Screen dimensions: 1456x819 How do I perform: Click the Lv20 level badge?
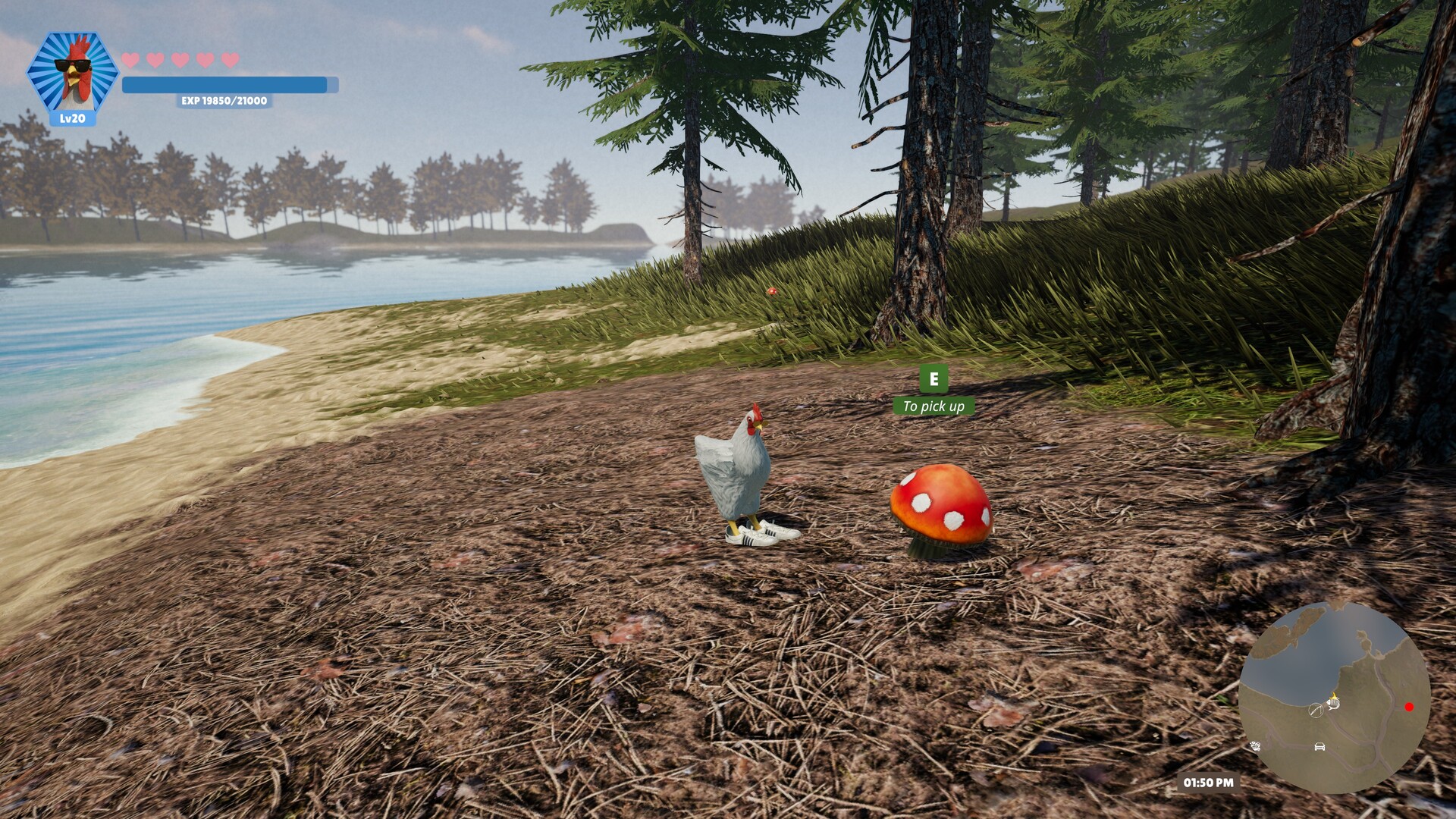[x=72, y=119]
